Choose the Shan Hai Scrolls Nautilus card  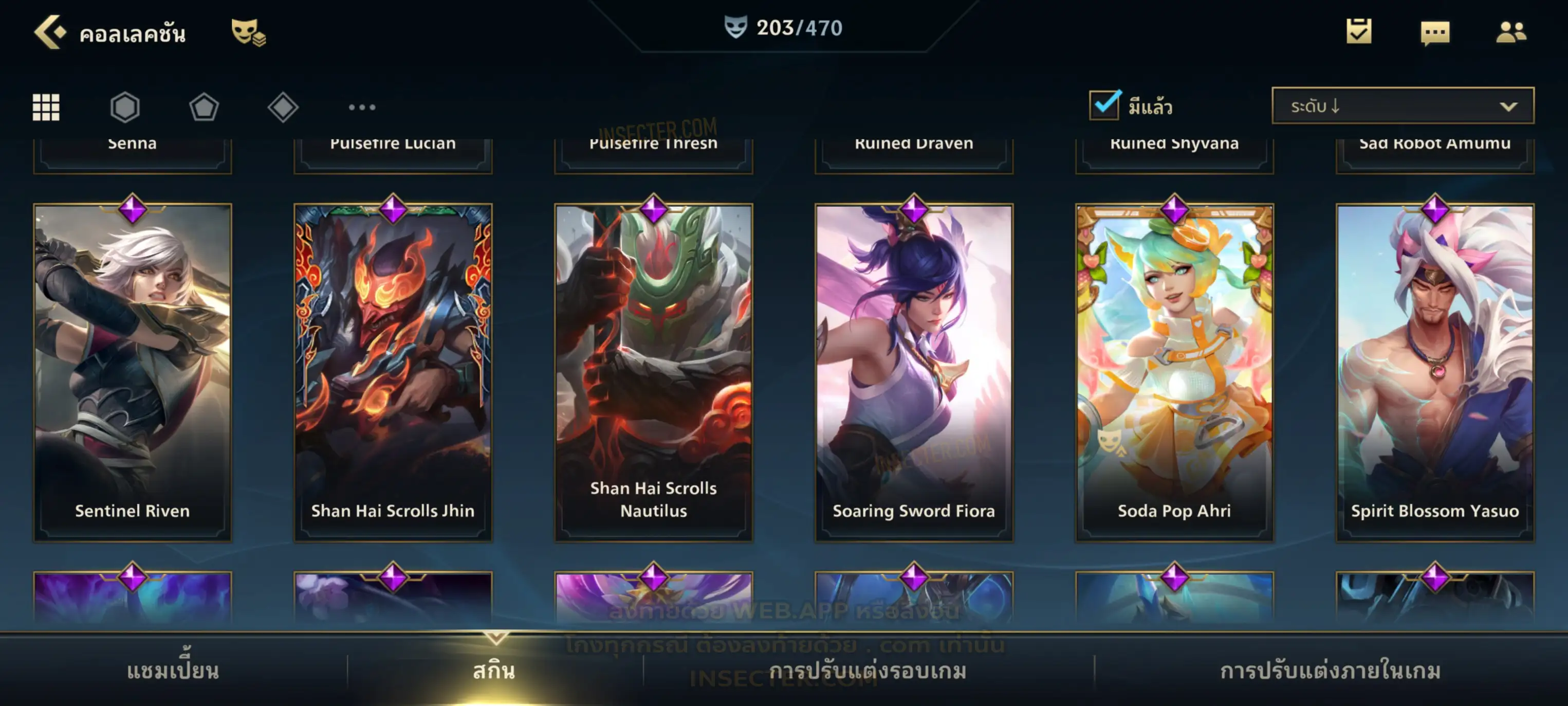pyautogui.click(x=654, y=372)
